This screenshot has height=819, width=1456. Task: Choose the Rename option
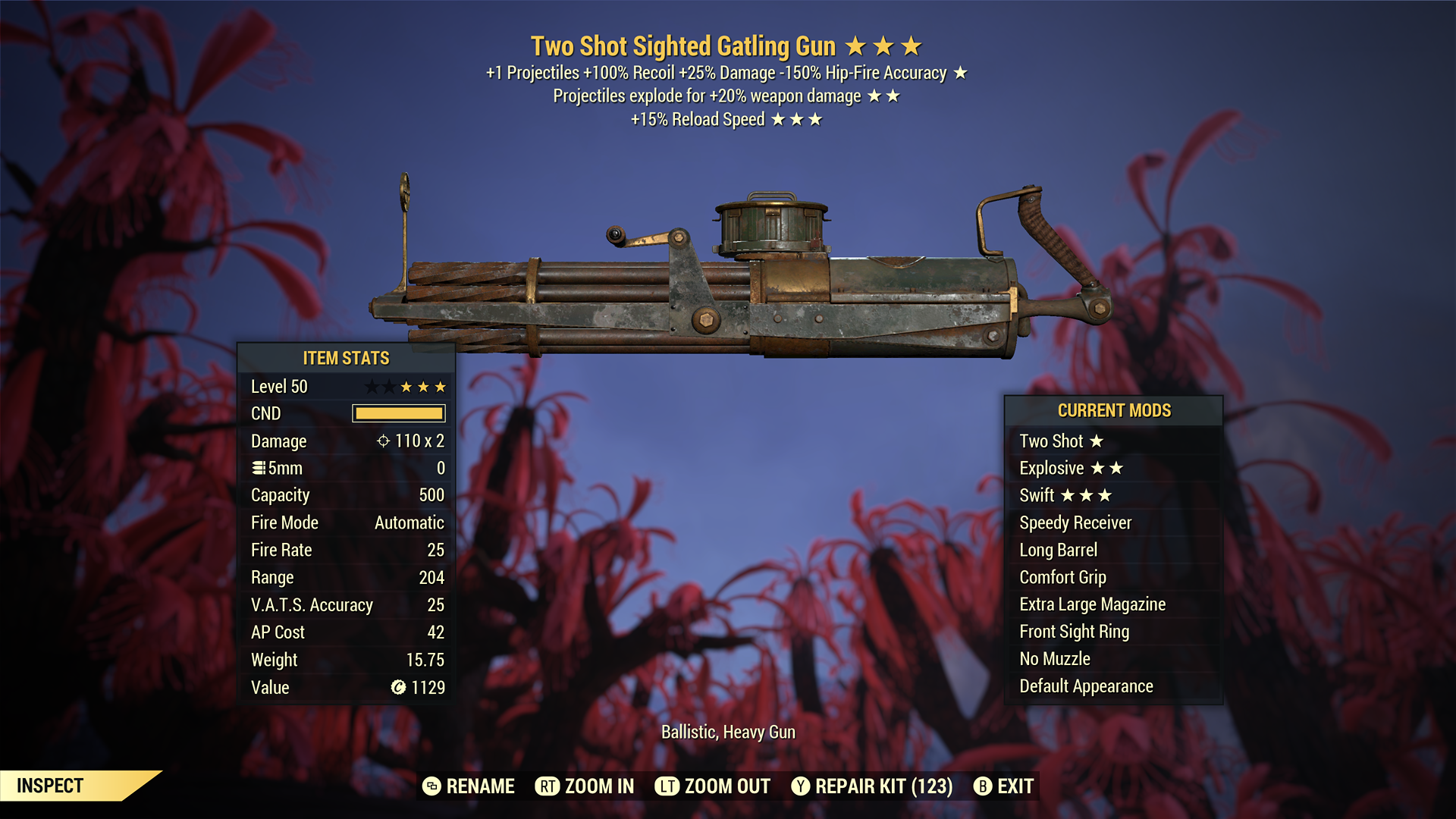(469, 786)
